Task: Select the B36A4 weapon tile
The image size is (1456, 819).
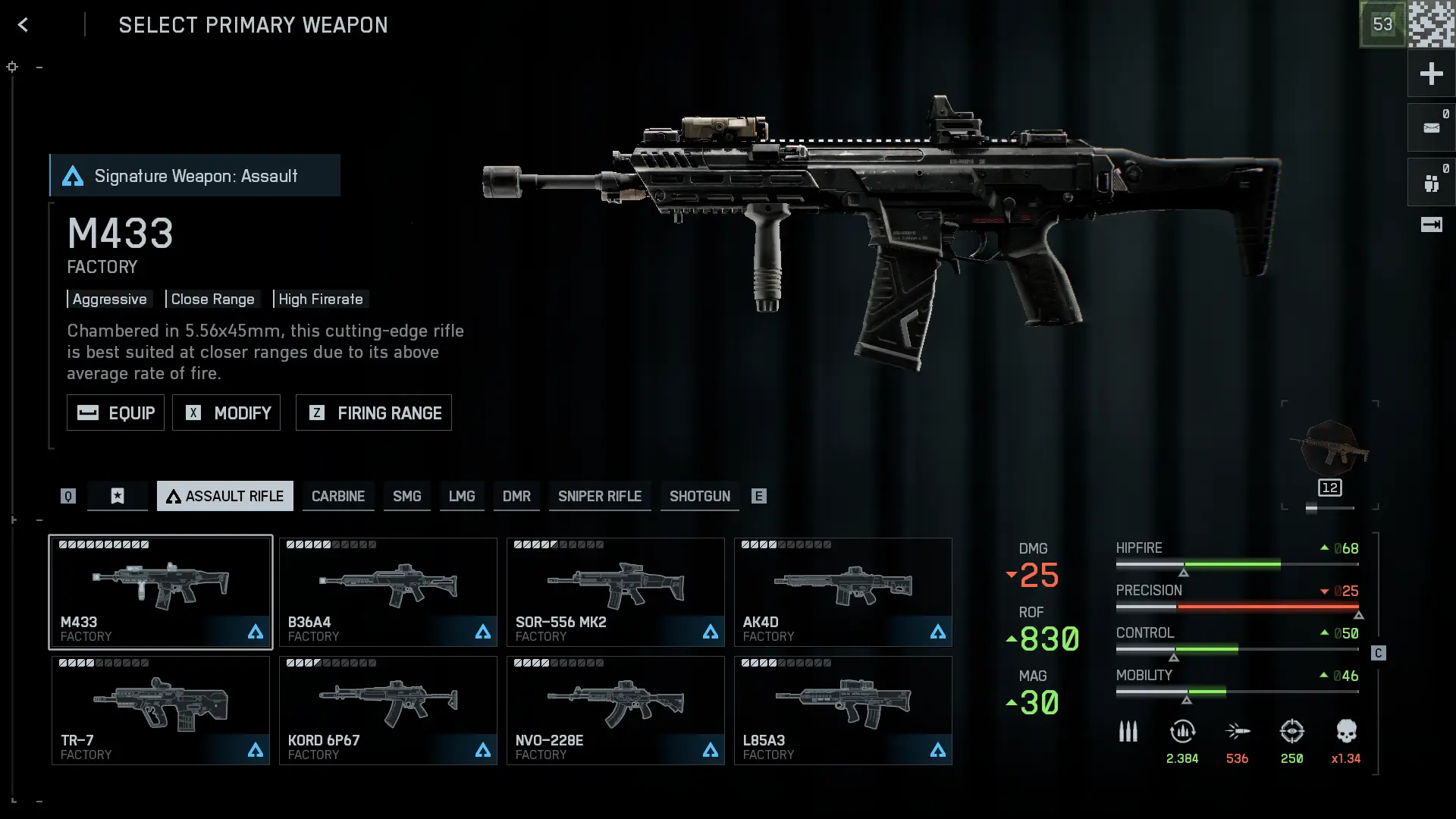Action: [388, 592]
